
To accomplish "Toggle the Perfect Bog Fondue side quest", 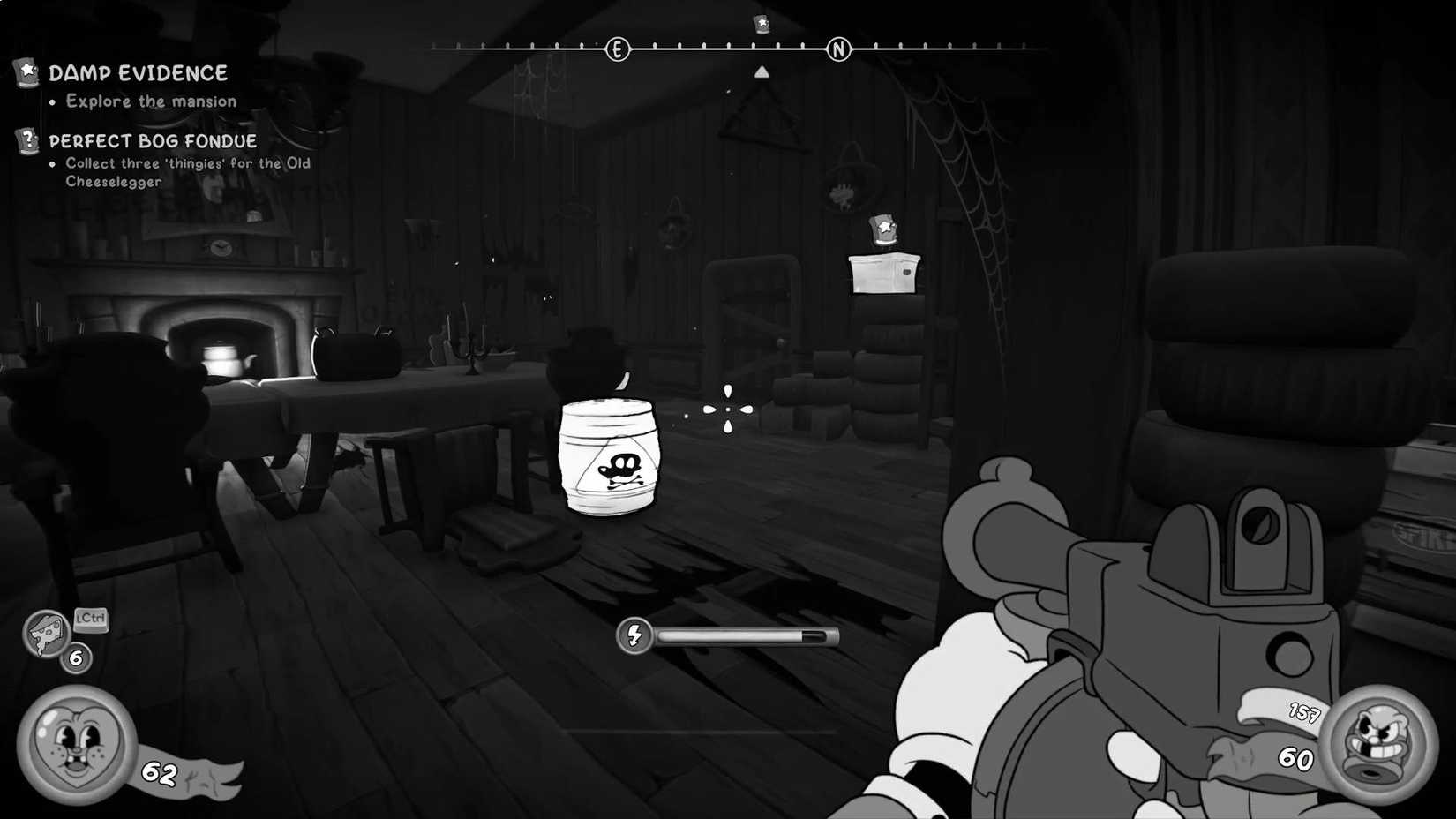I will (x=152, y=140).
